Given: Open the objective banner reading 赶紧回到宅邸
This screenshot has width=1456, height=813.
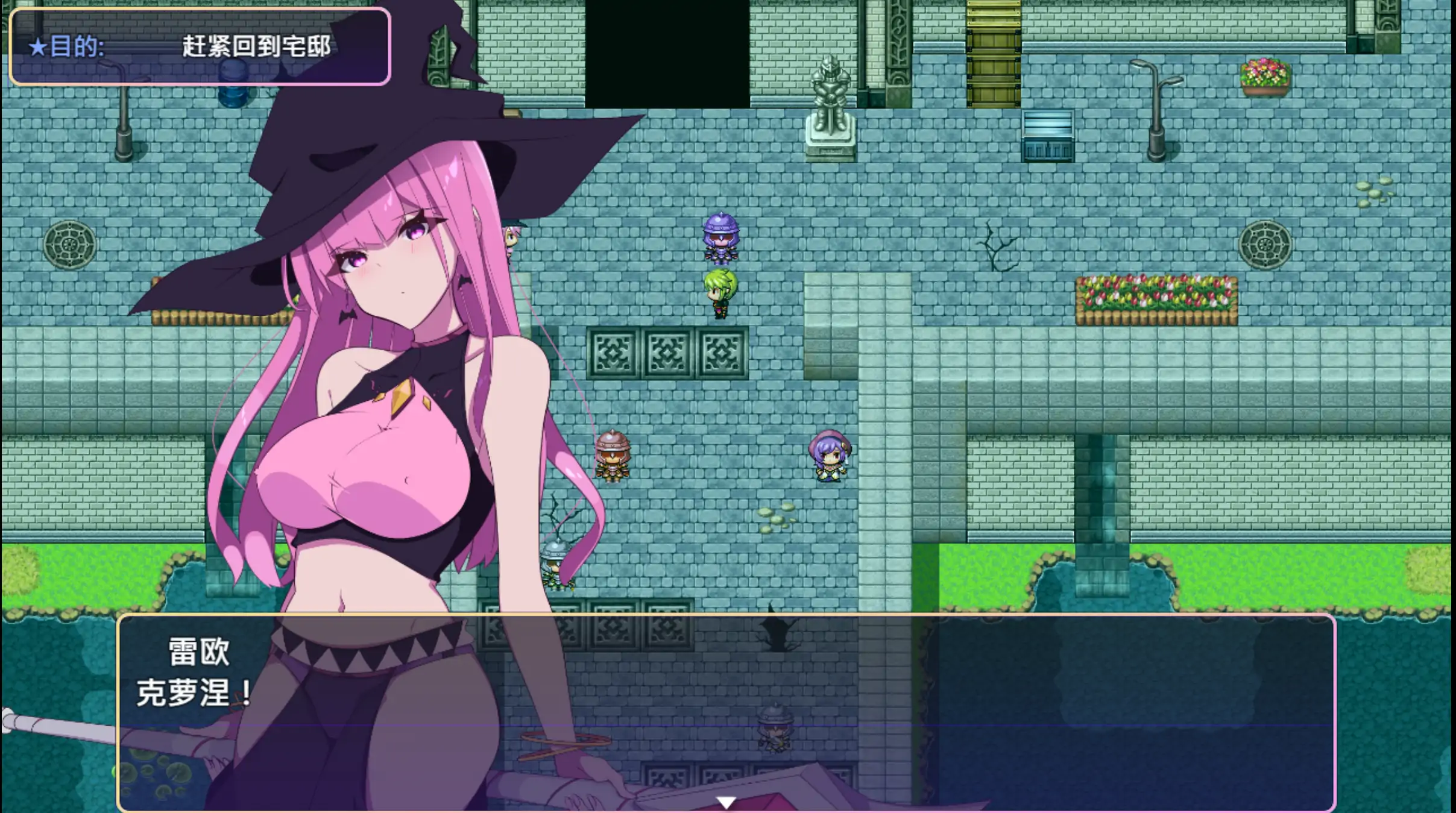Looking at the screenshot, I should (x=199, y=48).
